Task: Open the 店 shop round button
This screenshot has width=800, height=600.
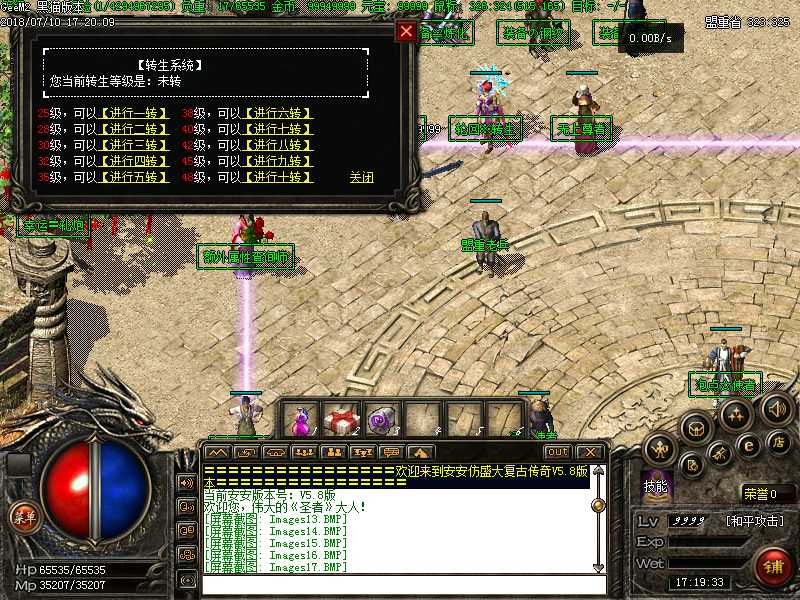Action: pos(777,441)
